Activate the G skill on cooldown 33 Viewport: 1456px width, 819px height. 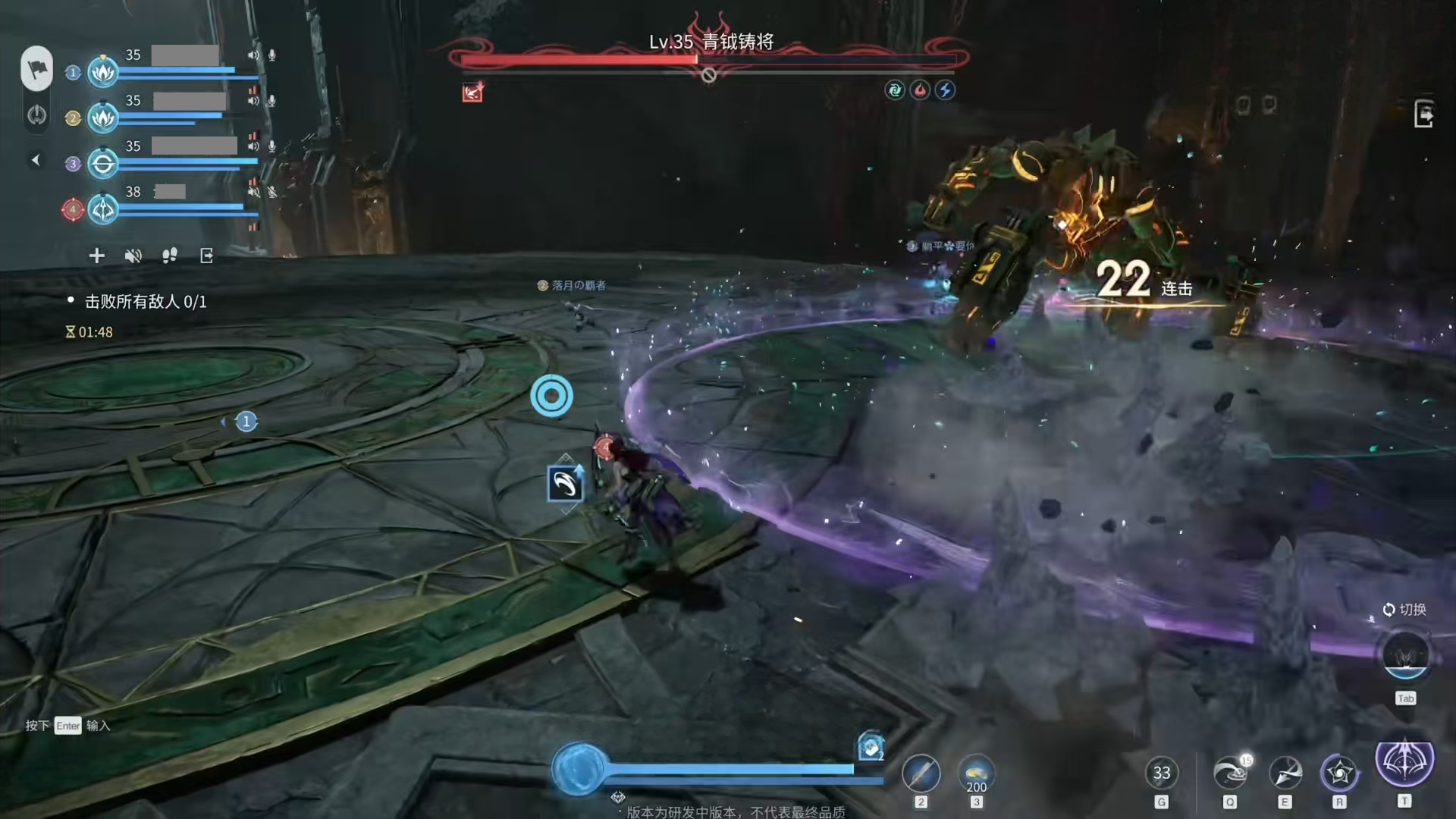coord(1161,773)
